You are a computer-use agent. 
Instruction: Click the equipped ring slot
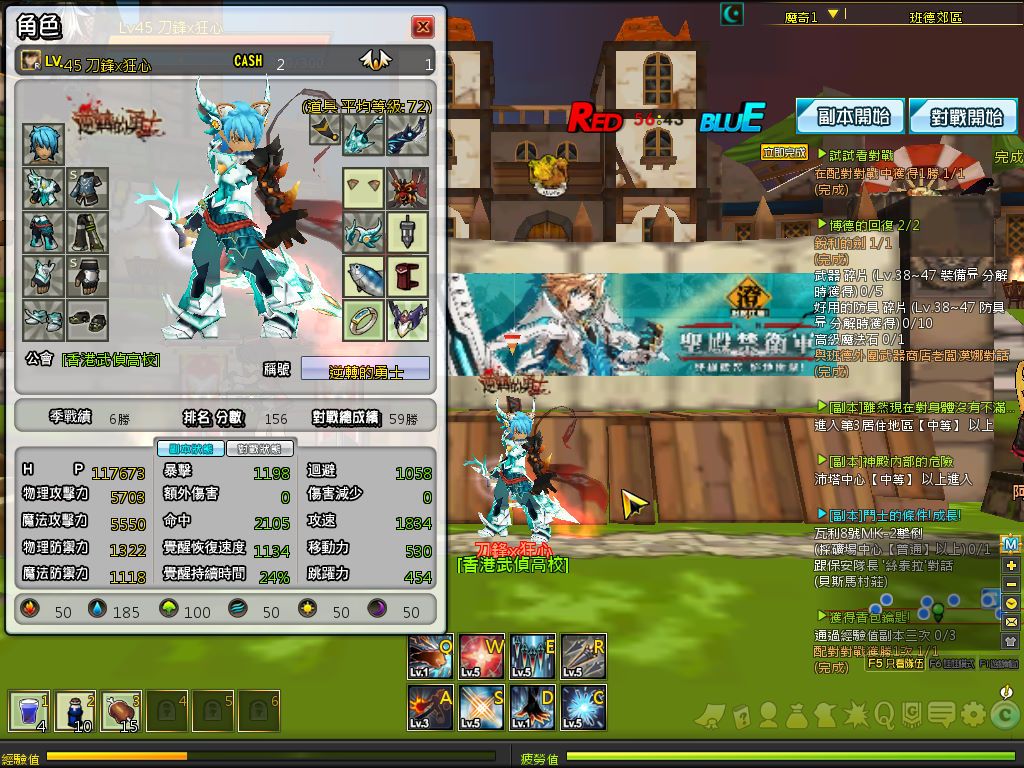pyautogui.click(x=364, y=321)
